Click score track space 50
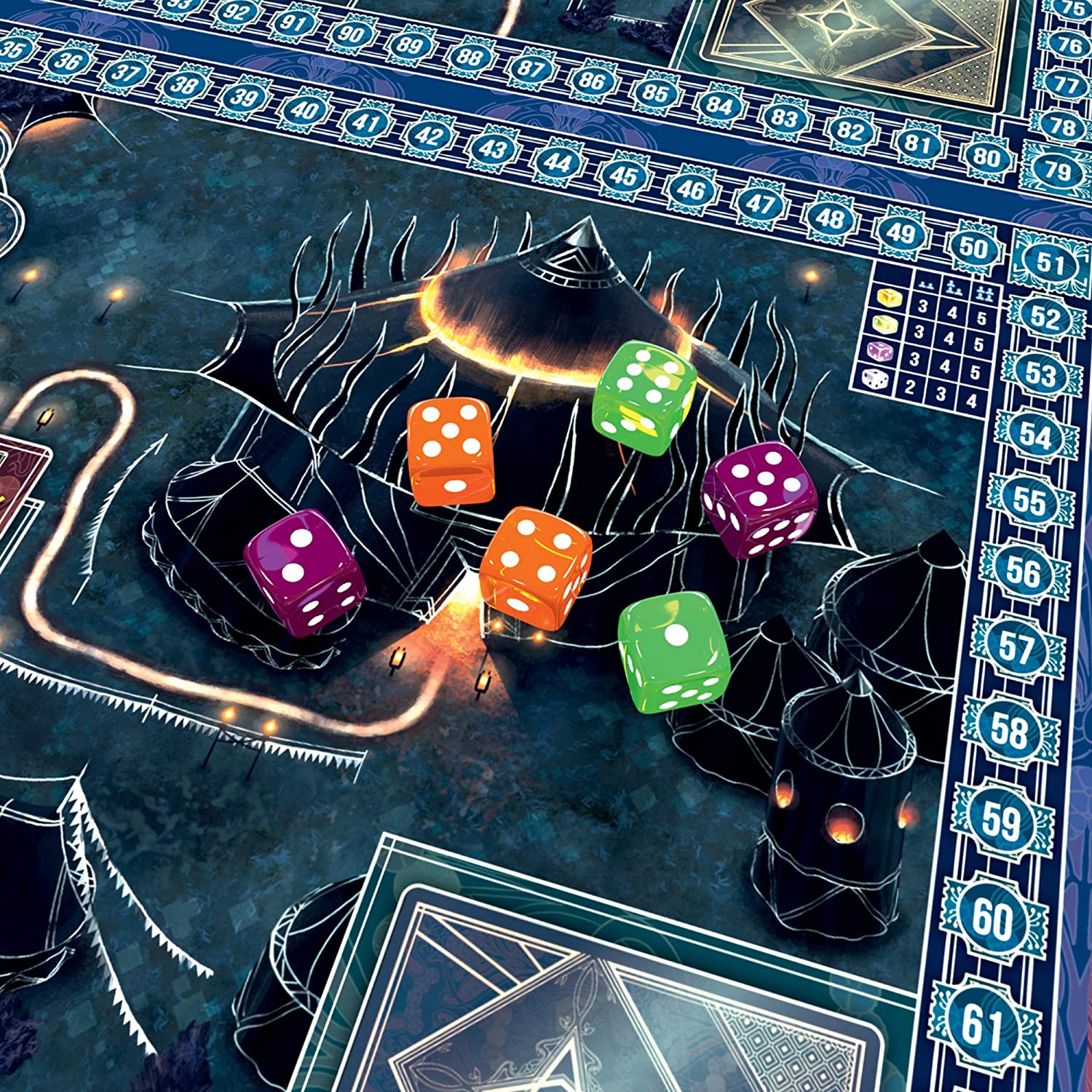This screenshot has width=1092, height=1092. [972, 248]
